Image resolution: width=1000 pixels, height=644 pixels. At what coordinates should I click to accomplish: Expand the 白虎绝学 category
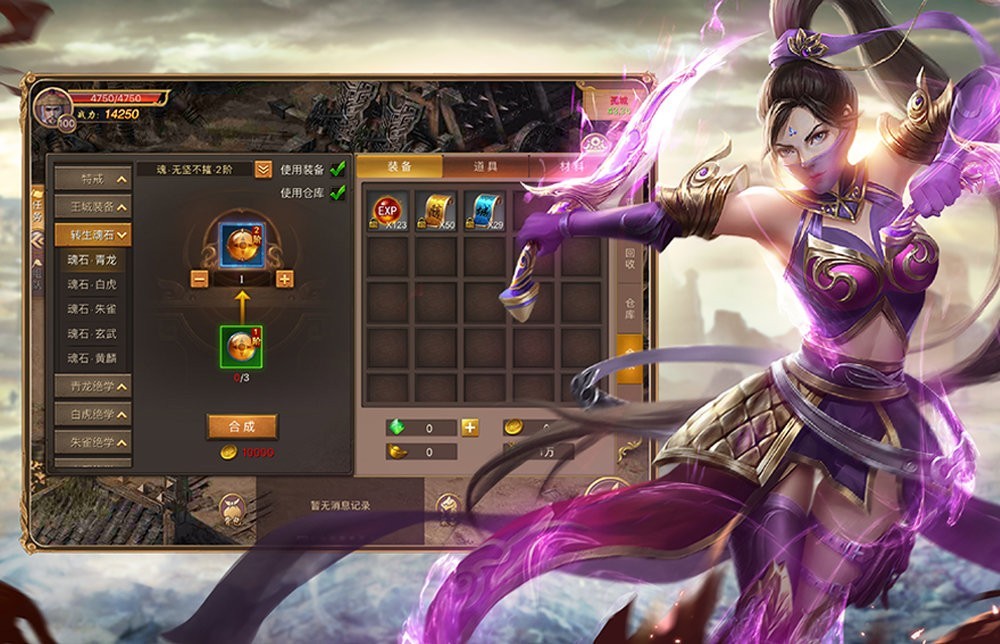coord(93,413)
